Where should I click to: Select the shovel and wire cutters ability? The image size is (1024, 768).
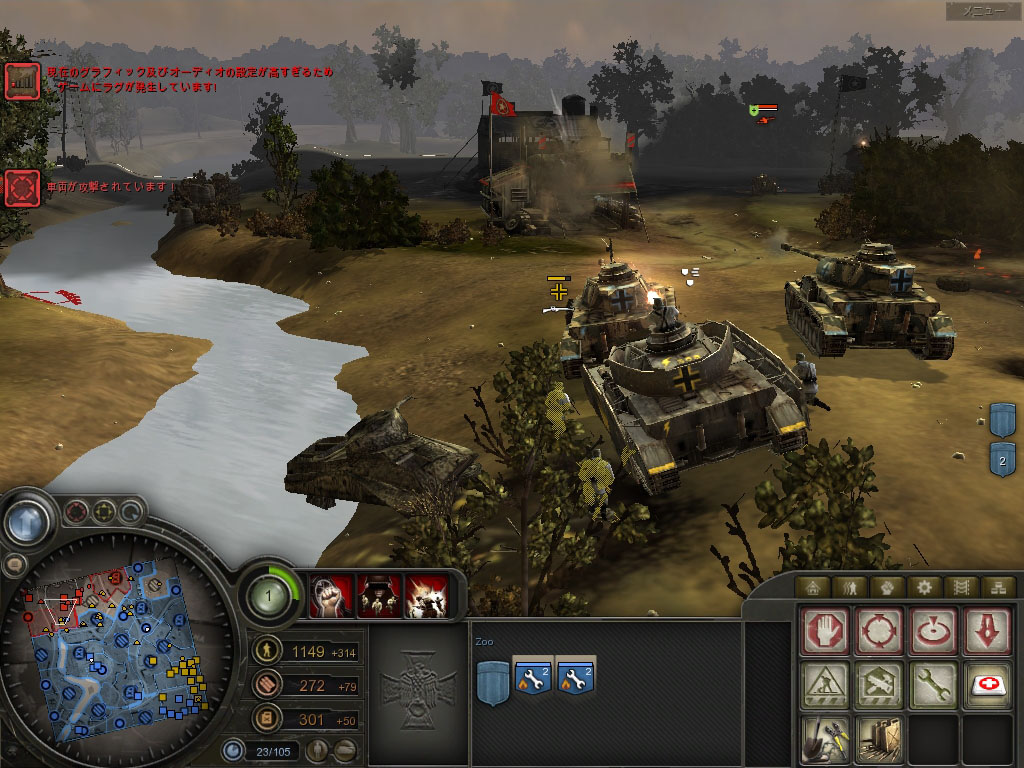coord(825,740)
